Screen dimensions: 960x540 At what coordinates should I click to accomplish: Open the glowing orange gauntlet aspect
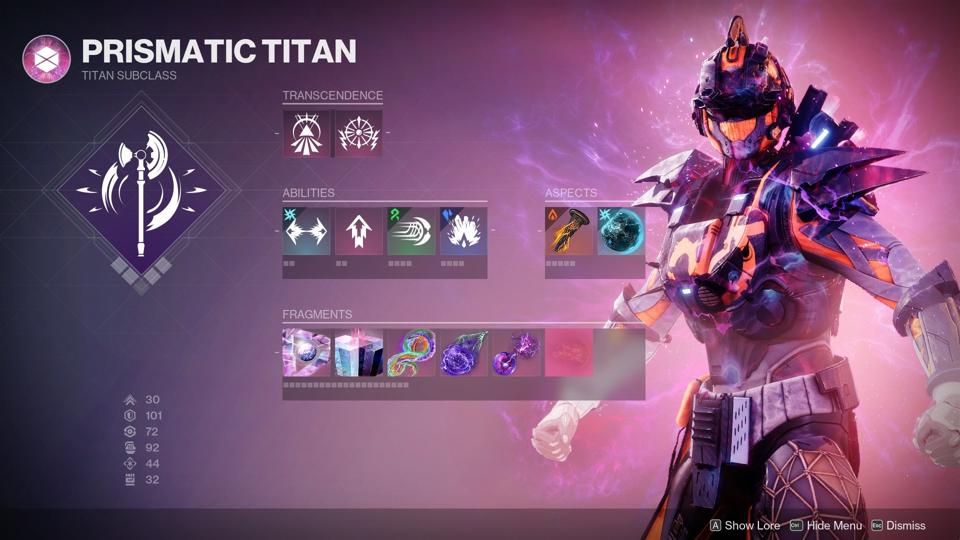point(568,231)
